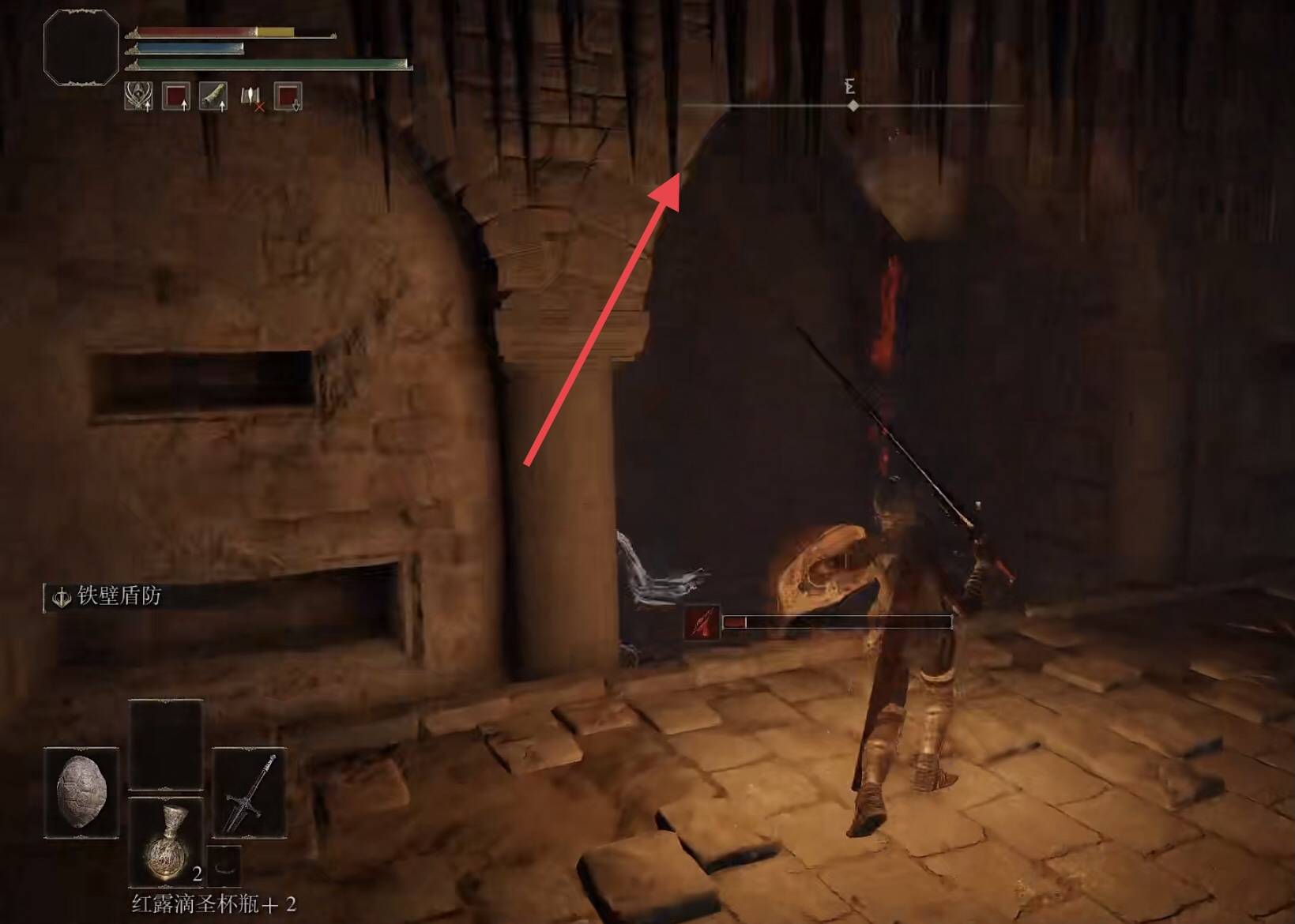
Task: Click the compass bar's diamond marker
Action: (x=853, y=105)
